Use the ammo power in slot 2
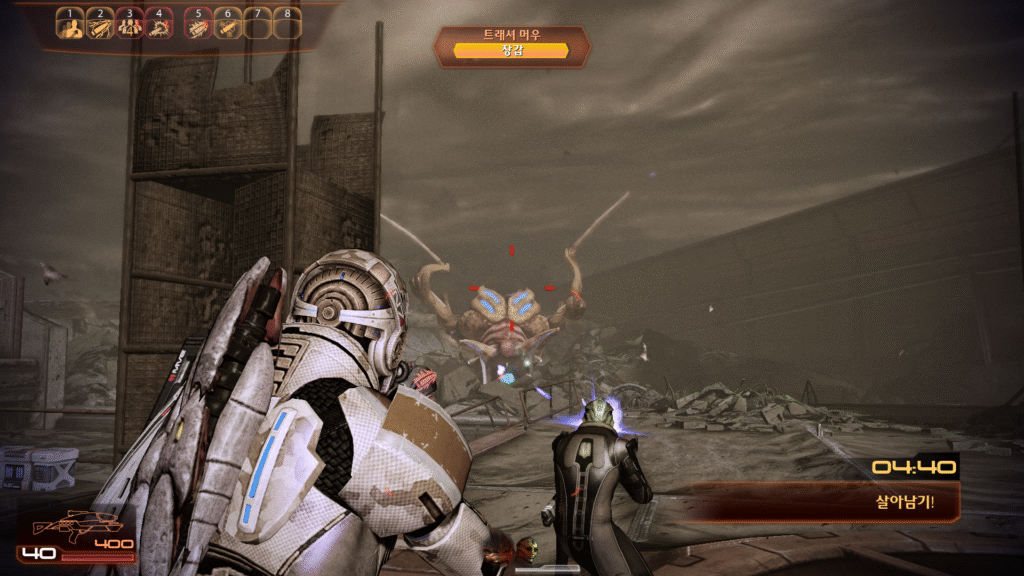1024x576 pixels. click(100, 26)
